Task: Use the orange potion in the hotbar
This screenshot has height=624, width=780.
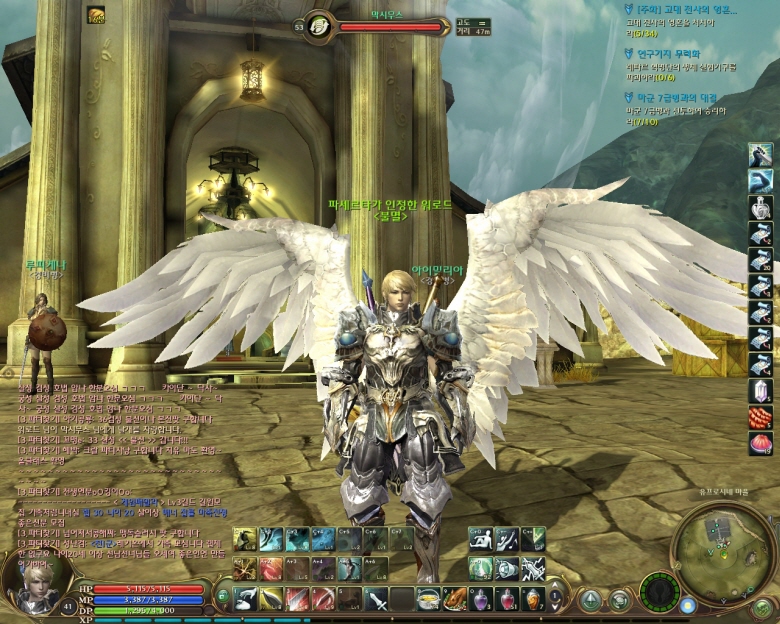Action: (533, 598)
